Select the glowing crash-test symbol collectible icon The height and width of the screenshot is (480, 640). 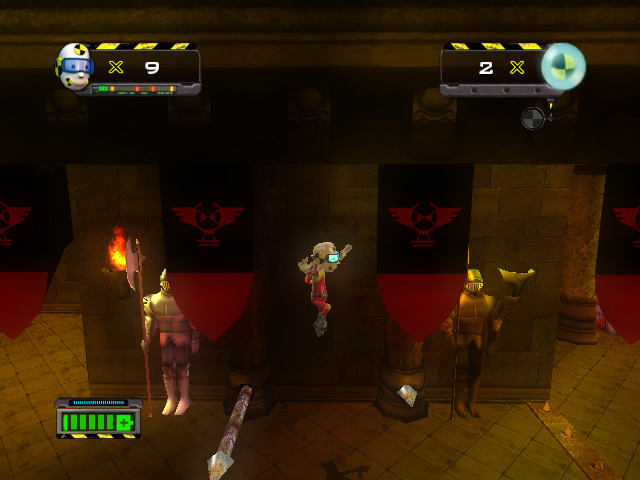(x=563, y=66)
